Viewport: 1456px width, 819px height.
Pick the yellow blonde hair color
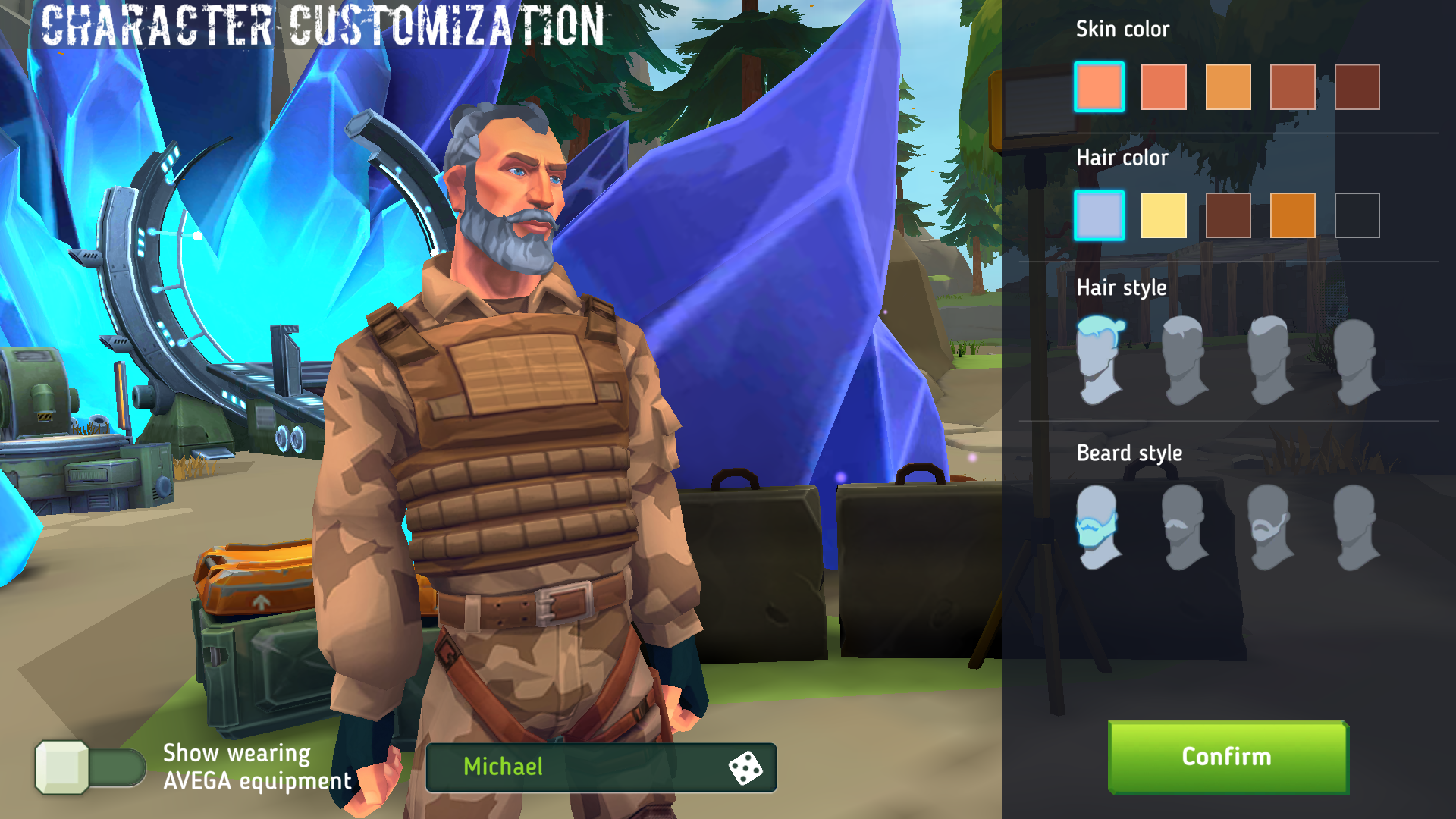tap(1163, 215)
